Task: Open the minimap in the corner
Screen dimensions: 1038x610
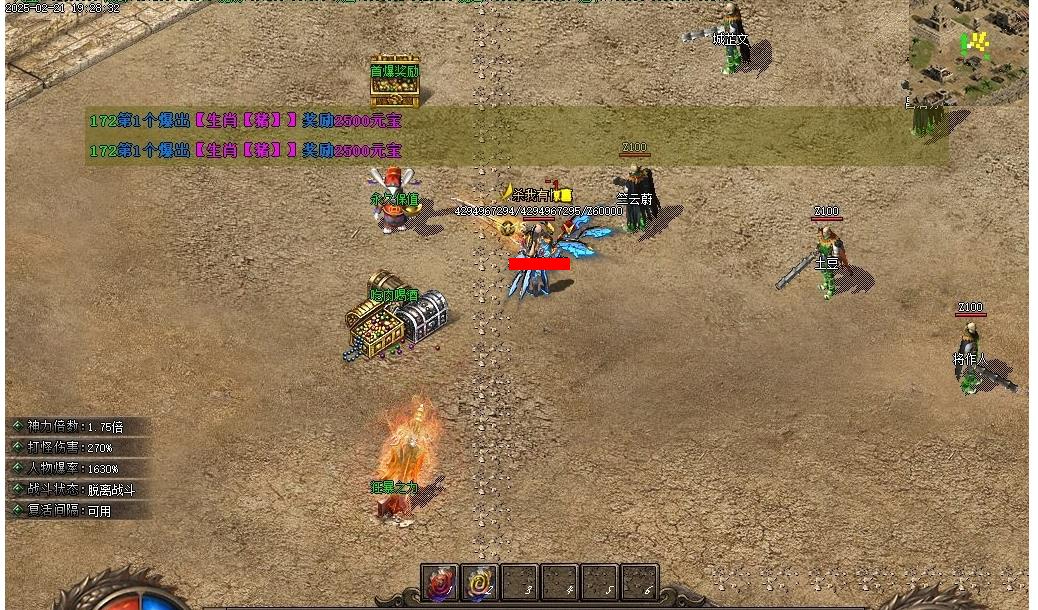Action: coord(968,50)
